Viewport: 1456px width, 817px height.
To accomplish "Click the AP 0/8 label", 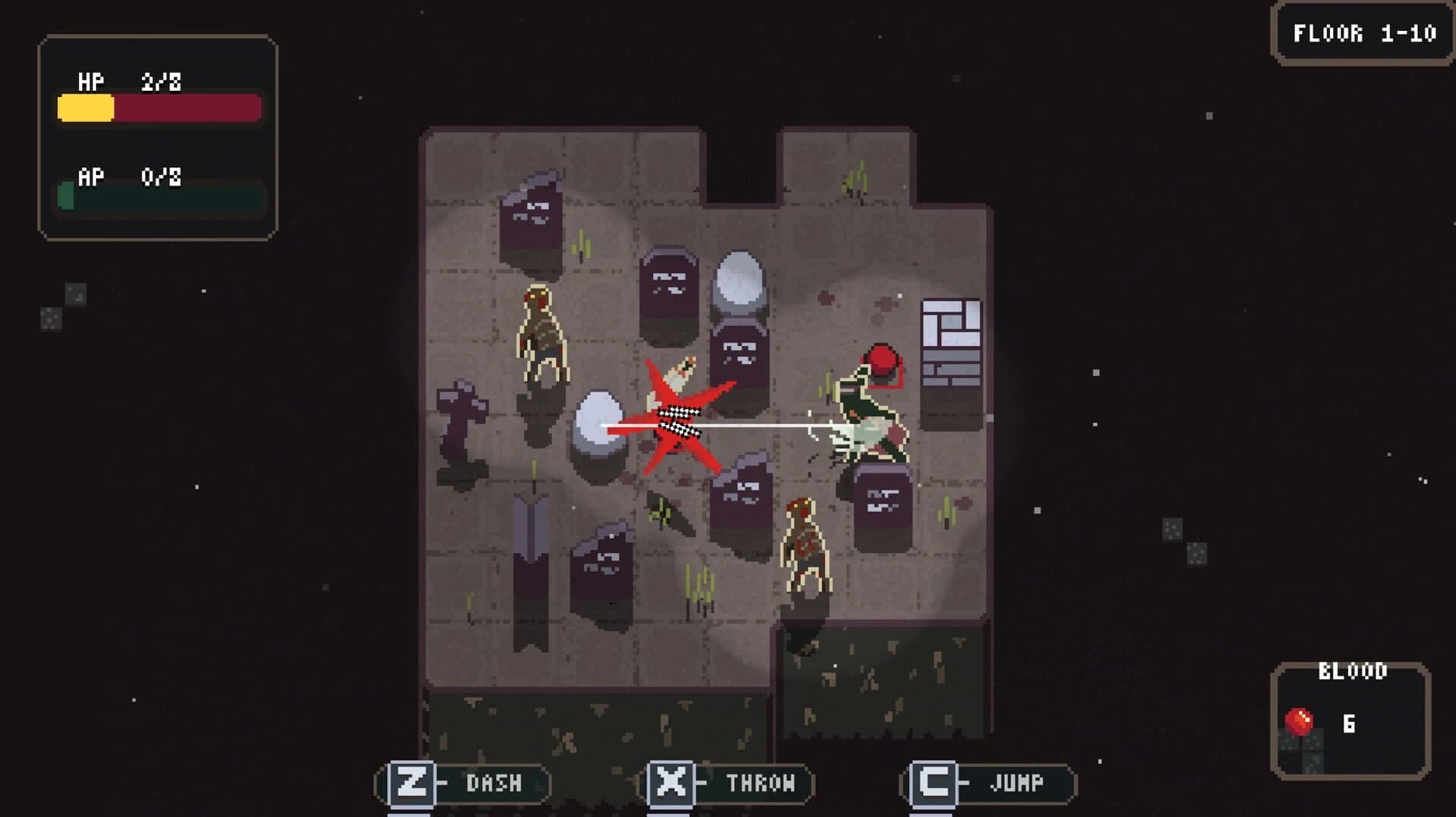I will (127, 178).
